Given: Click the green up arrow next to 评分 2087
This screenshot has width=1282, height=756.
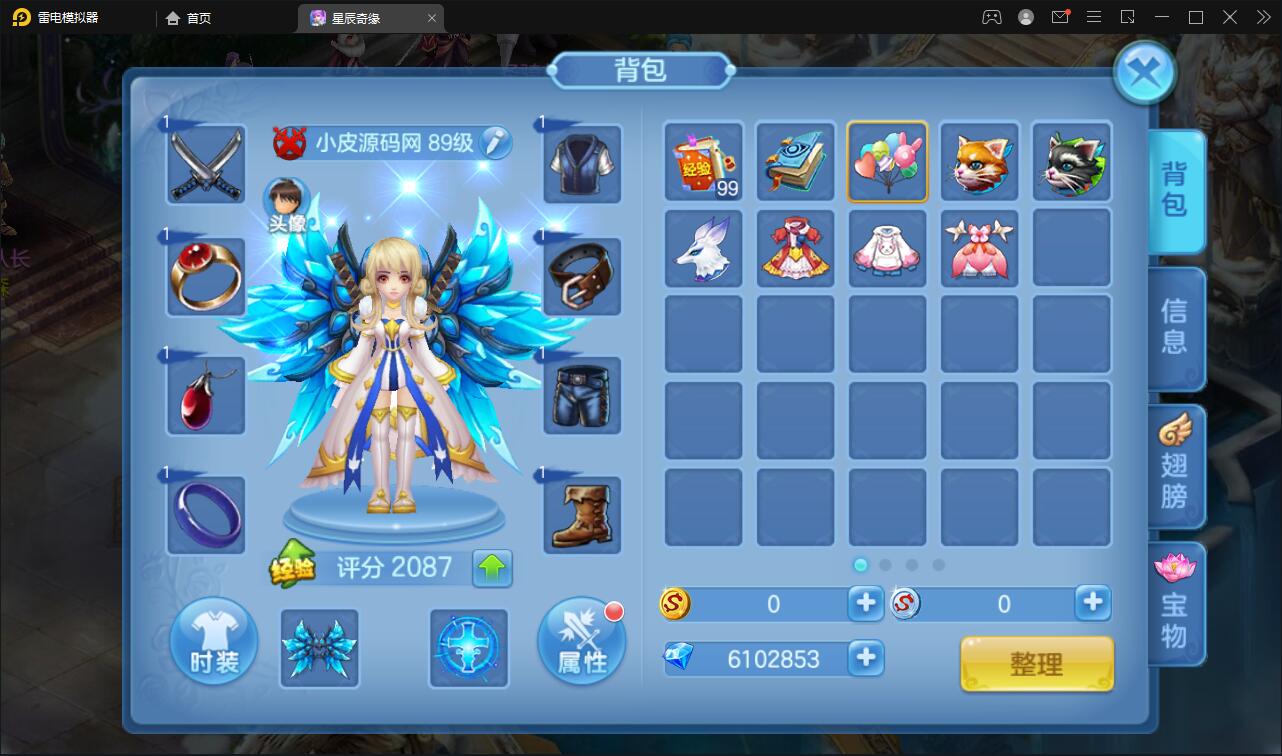Looking at the screenshot, I should coord(491,567).
